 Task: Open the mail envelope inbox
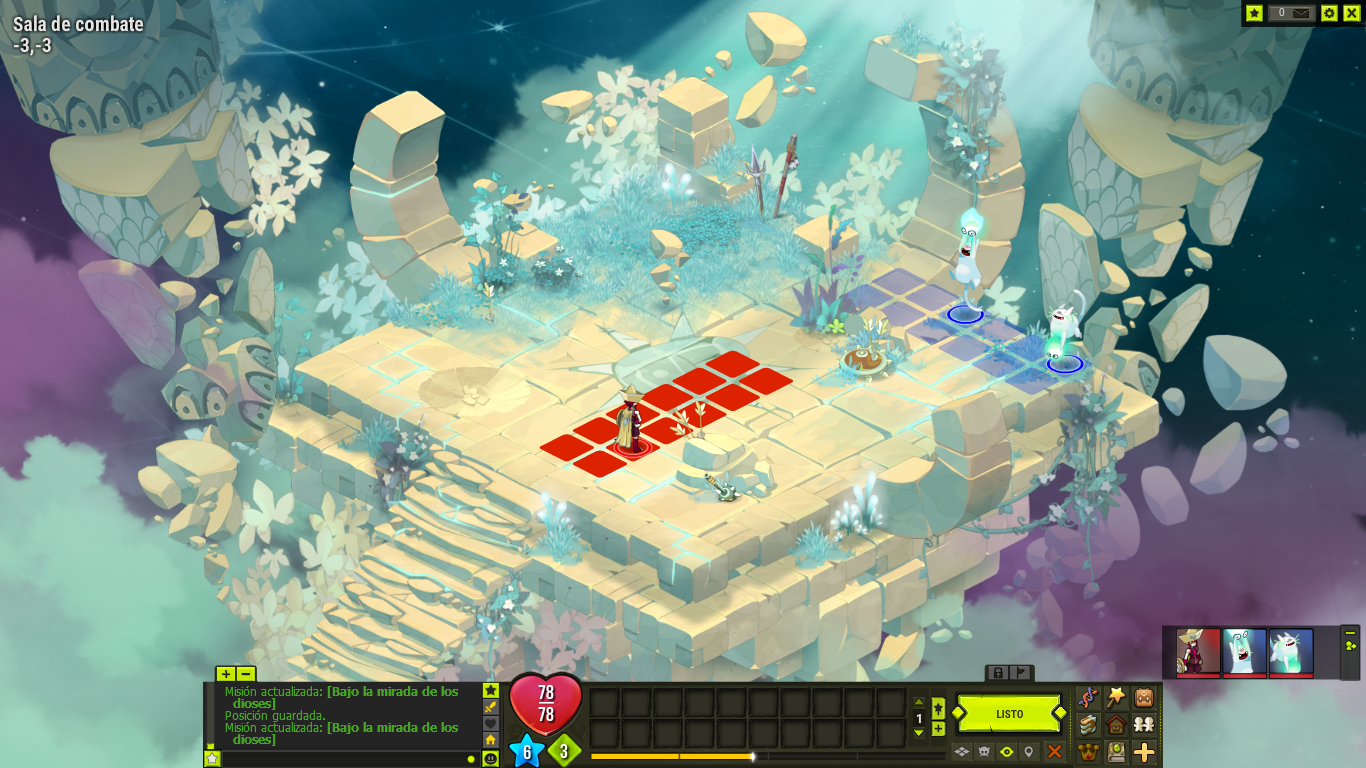coord(1301,13)
